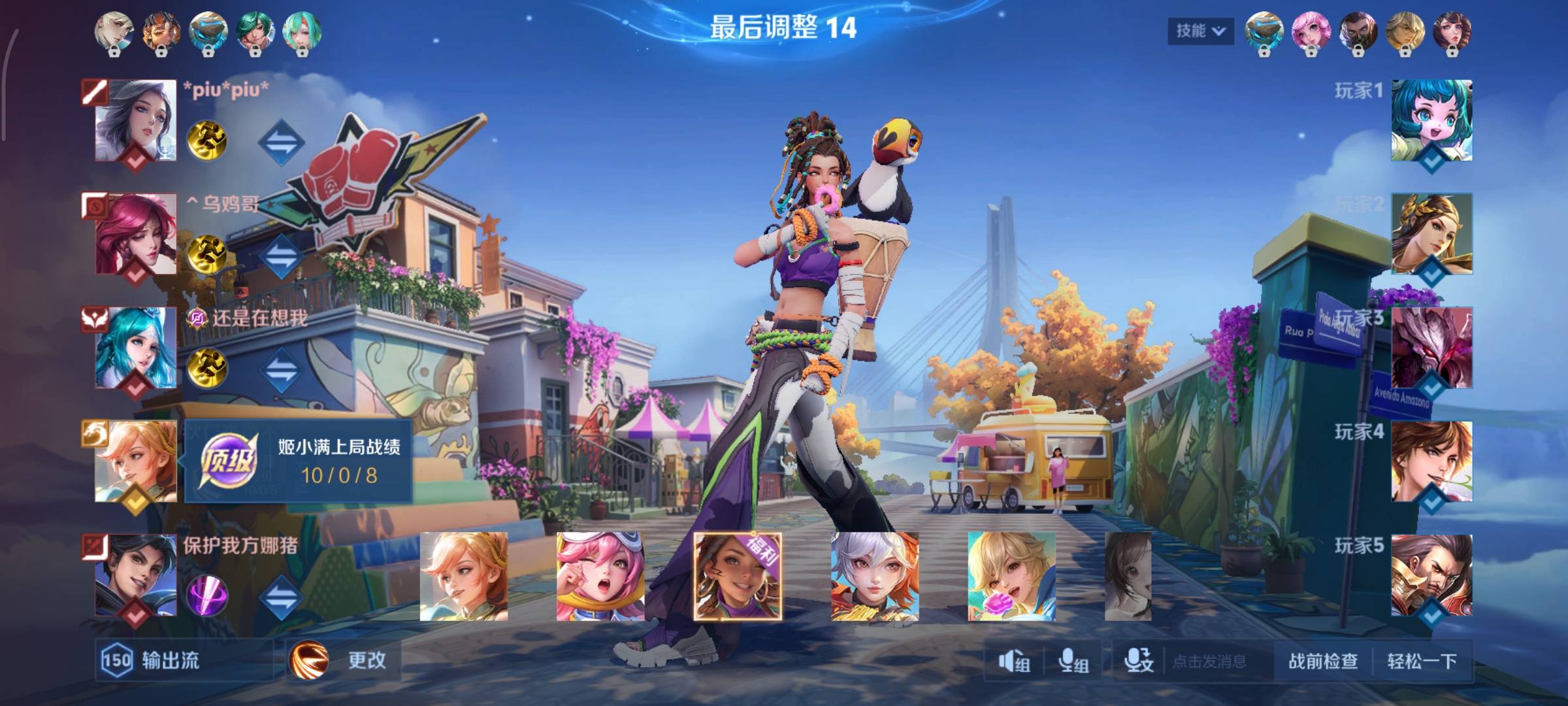Open the 技能 dropdown

tap(1200, 31)
